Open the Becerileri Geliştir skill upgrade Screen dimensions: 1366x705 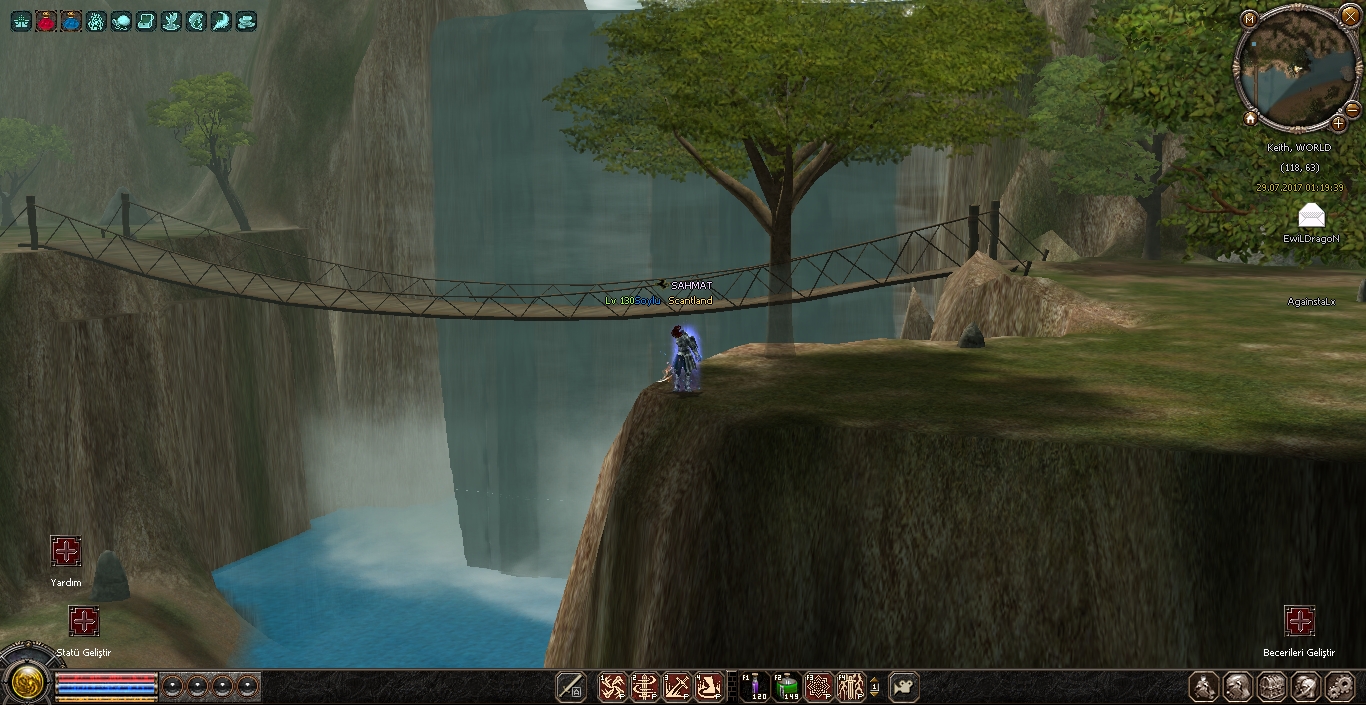pos(1299,621)
